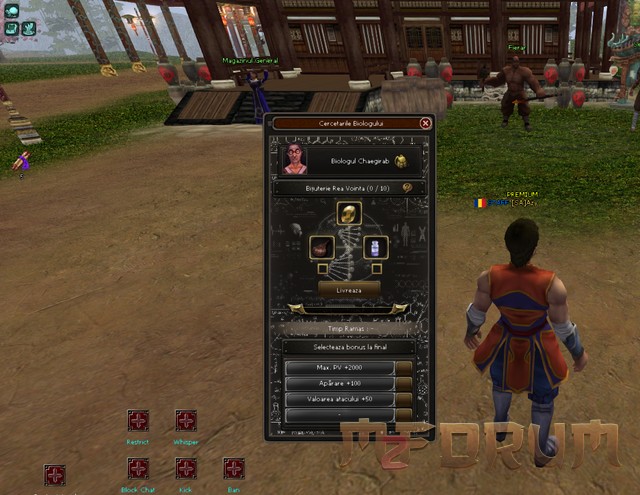Select the blue potion bottle slot
The image size is (640, 495).
[373, 246]
